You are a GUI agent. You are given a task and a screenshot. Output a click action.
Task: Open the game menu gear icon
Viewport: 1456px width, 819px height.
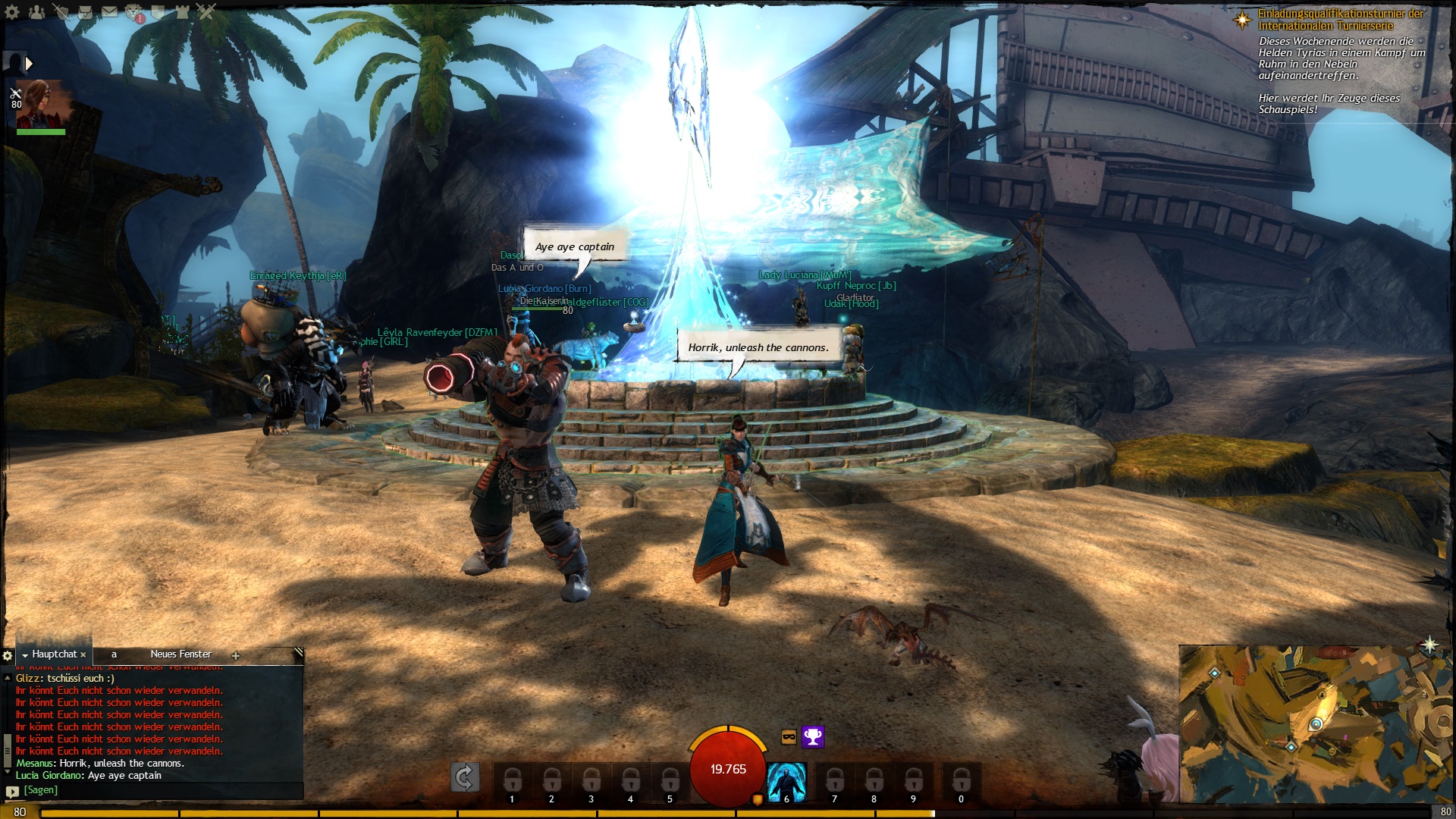(12, 11)
